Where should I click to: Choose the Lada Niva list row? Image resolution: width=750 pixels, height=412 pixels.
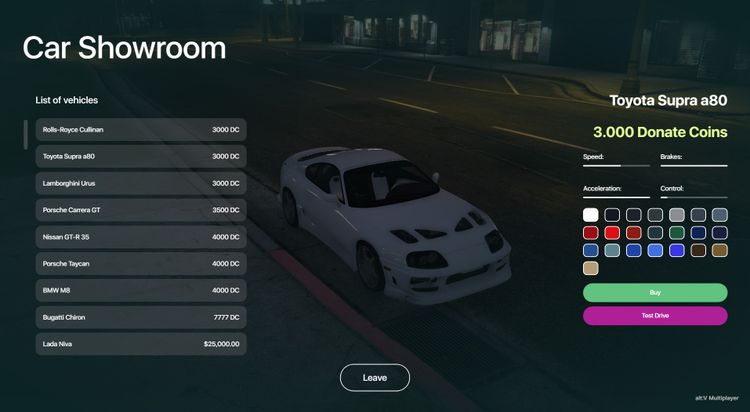click(140, 344)
